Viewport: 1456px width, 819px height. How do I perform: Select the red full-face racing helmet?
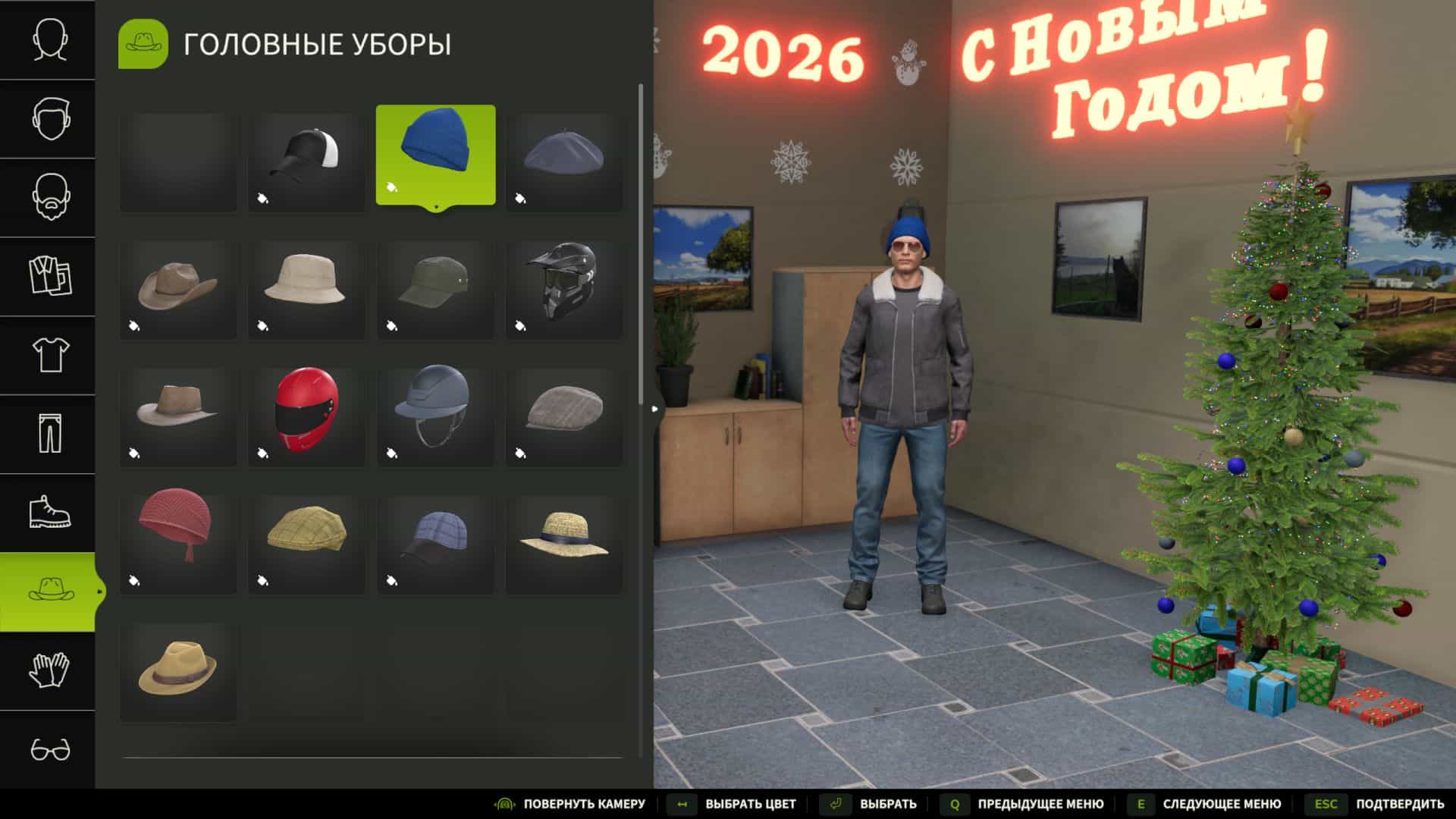click(x=306, y=416)
